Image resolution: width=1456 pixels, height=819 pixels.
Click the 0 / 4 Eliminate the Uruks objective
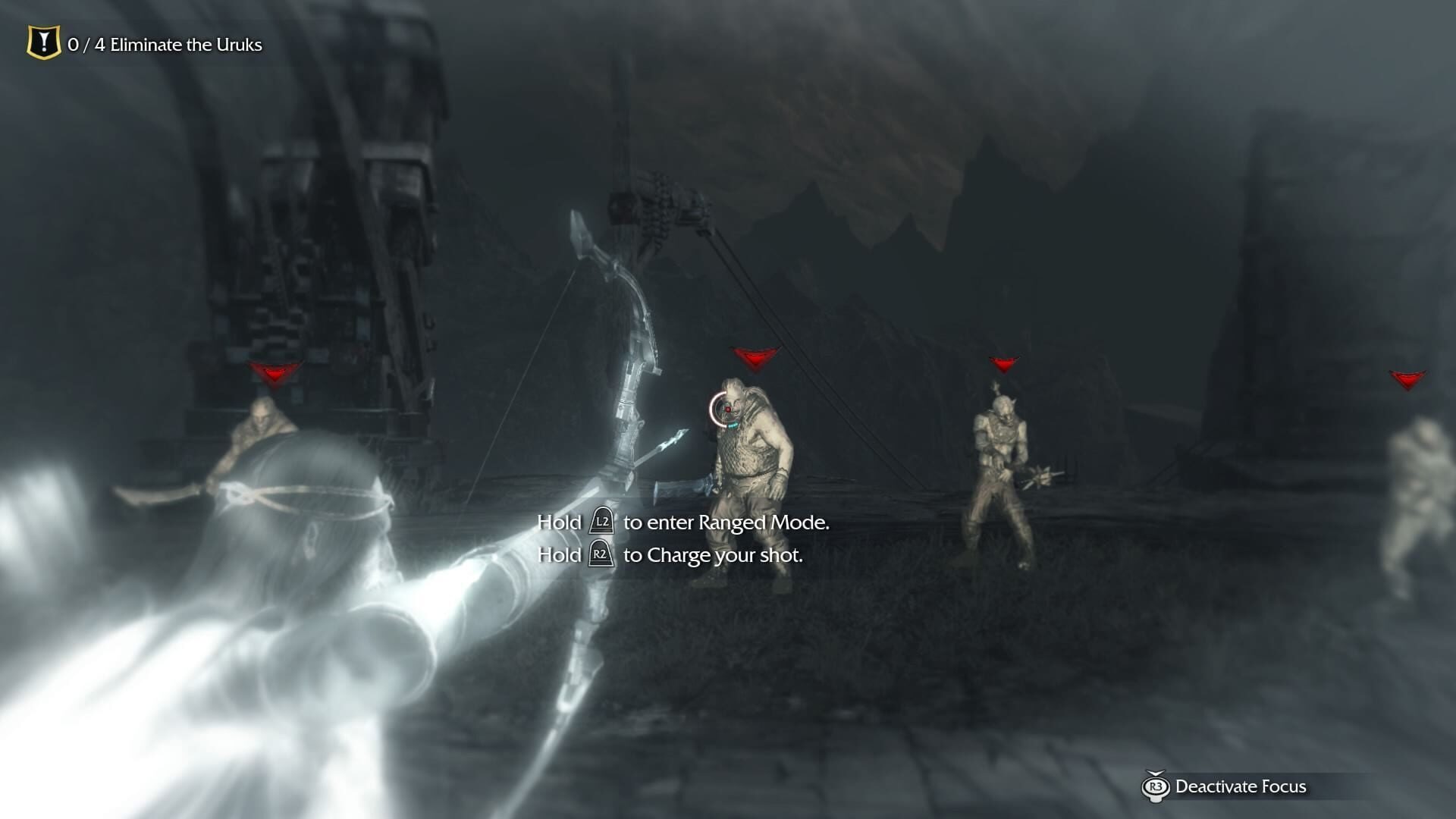(x=165, y=45)
